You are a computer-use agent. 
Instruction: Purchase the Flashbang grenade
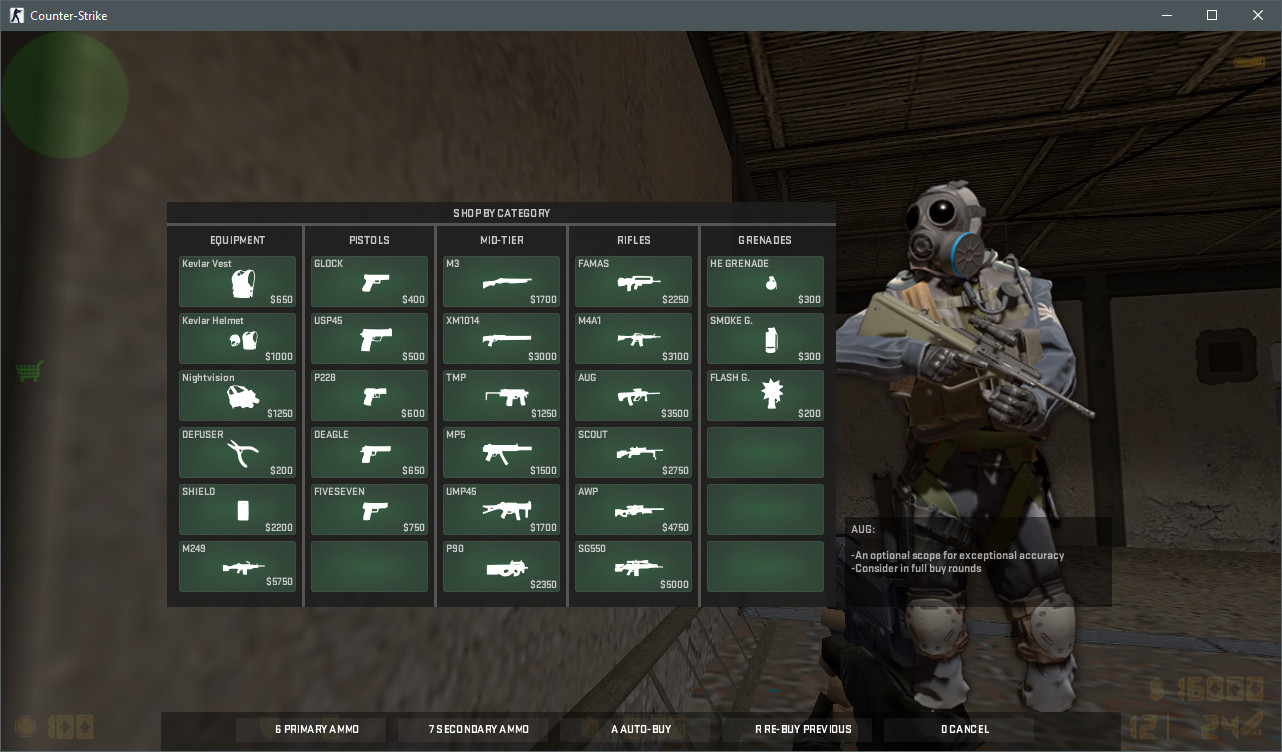coord(764,395)
